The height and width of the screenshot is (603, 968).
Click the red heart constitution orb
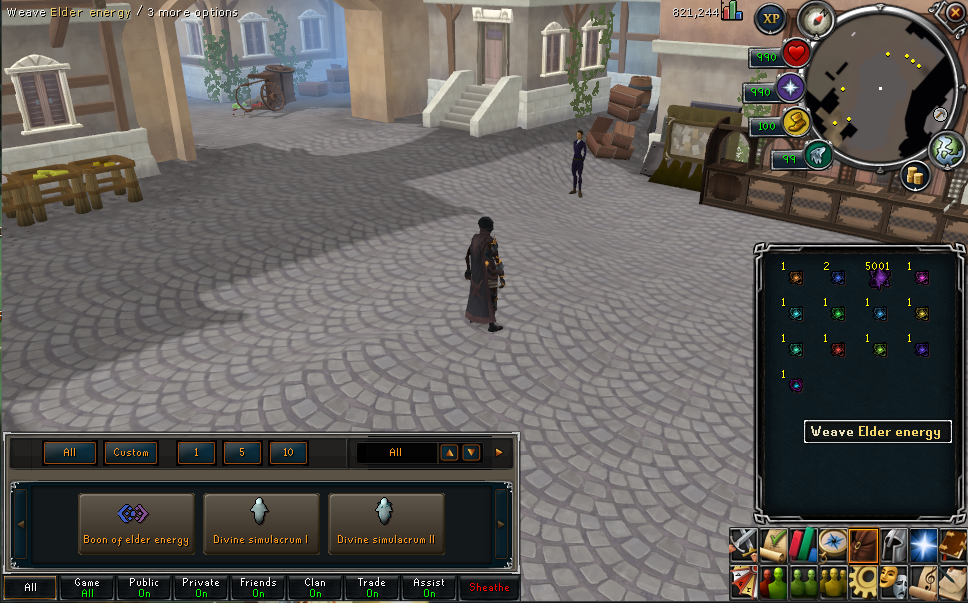(796, 53)
